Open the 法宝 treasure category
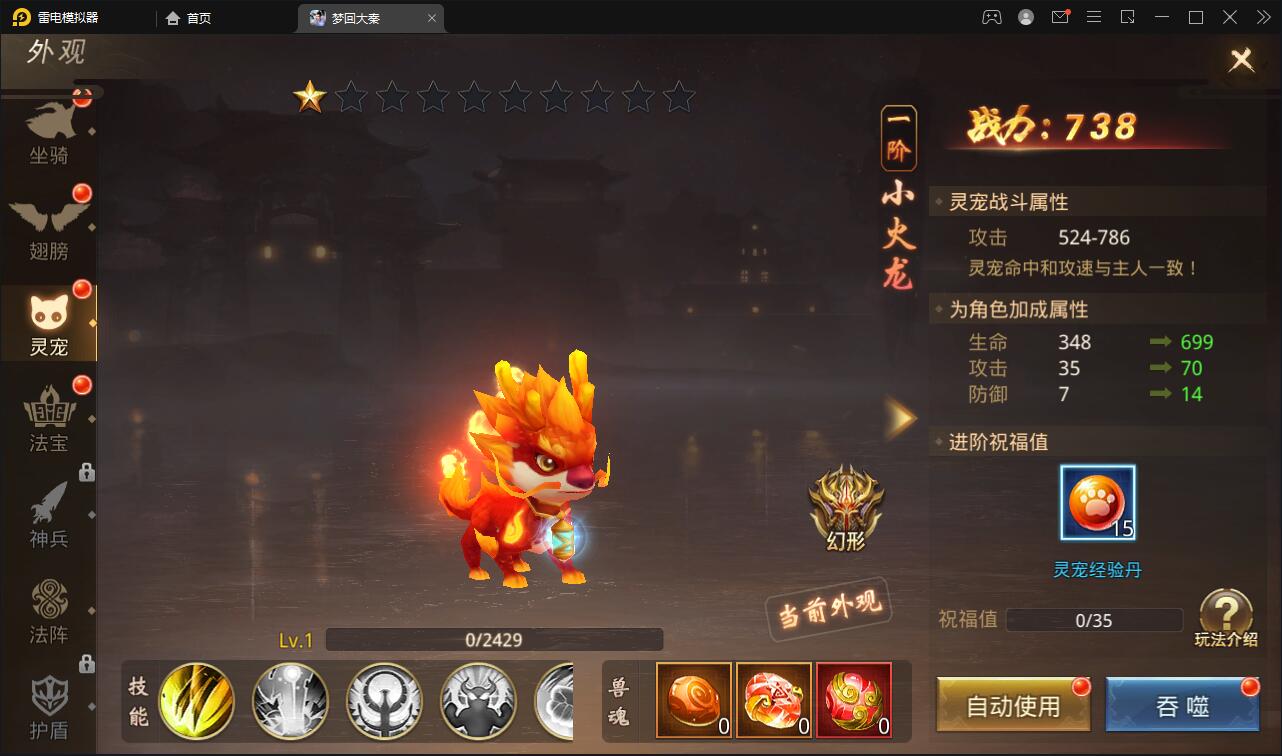 click(x=50, y=420)
